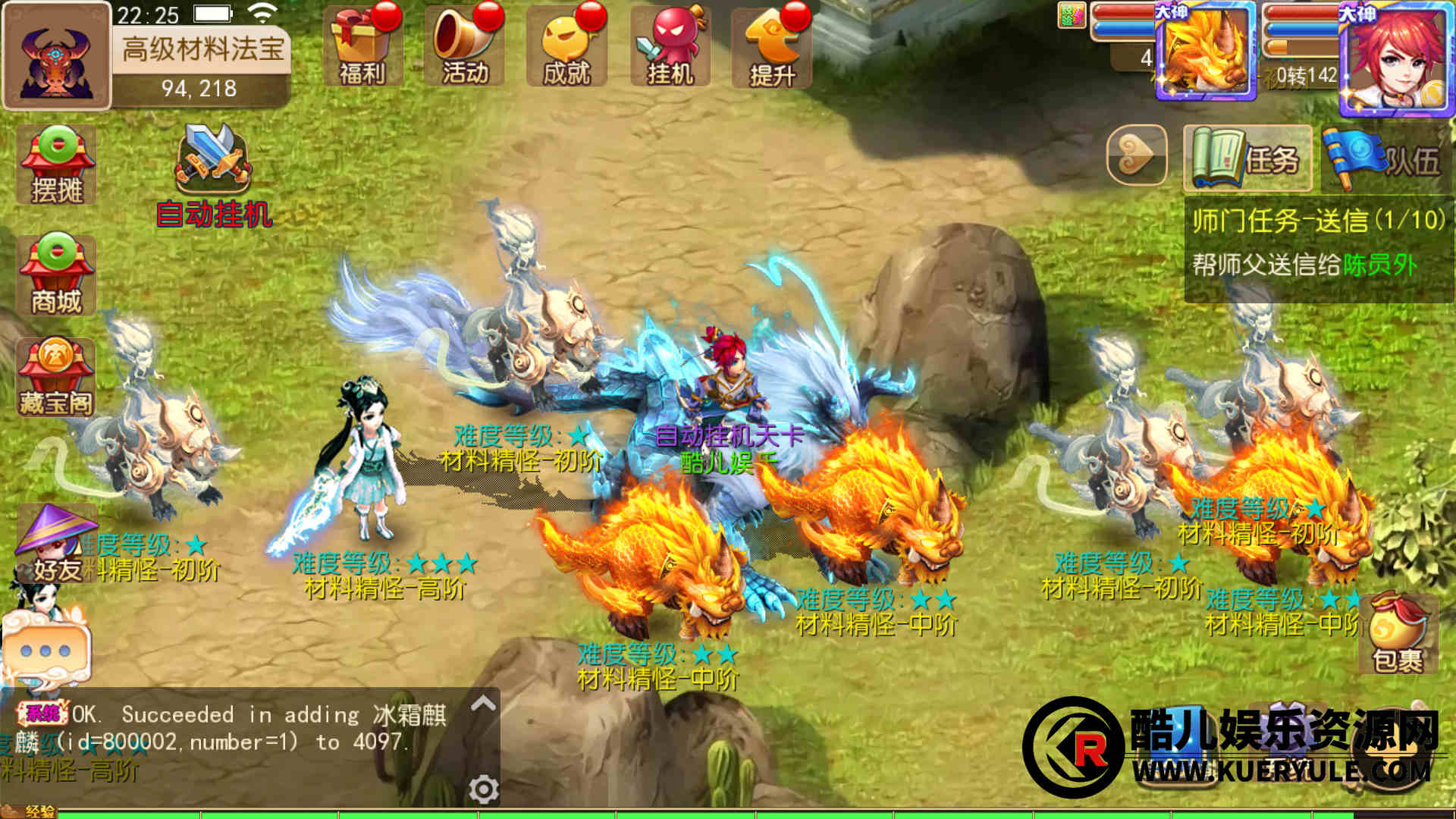1456x819 pixels.
Task: Open the 福利 gift box menu
Action: (362, 47)
